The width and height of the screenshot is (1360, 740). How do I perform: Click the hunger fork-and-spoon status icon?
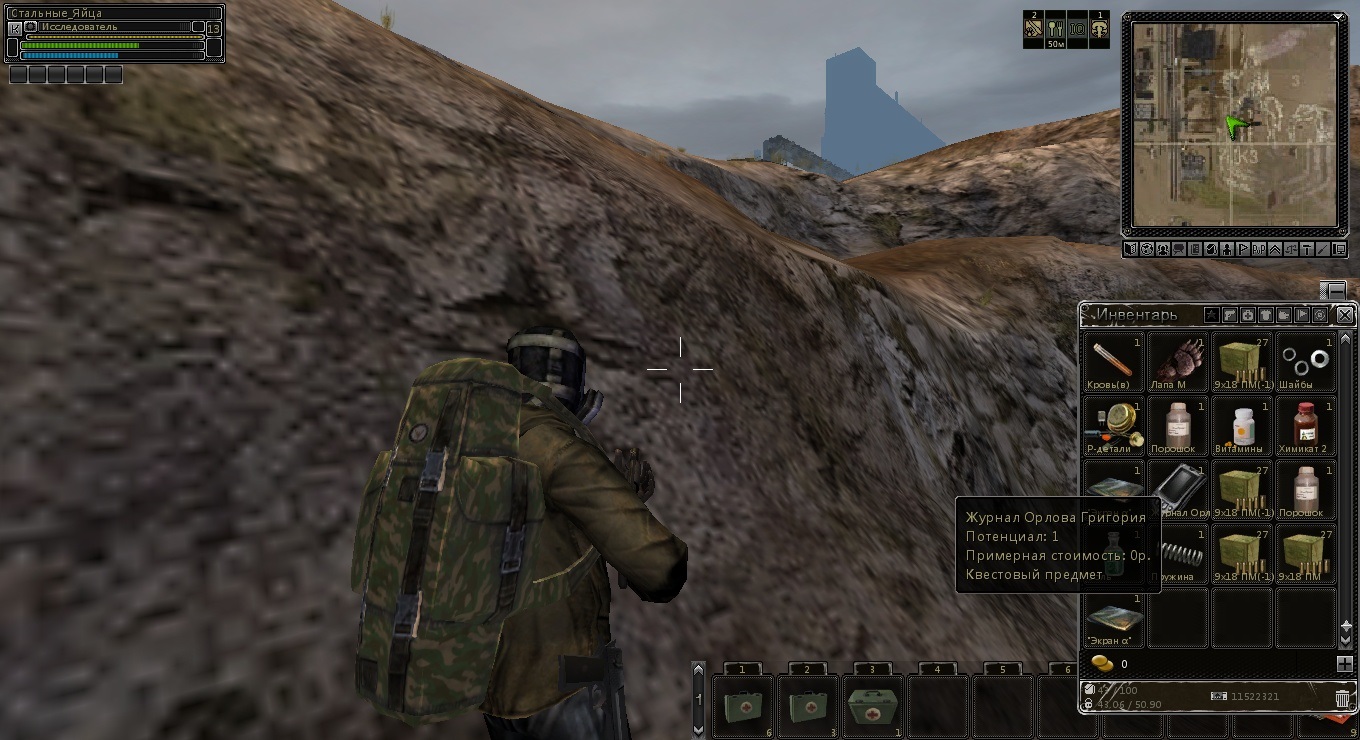(x=1055, y=29)
